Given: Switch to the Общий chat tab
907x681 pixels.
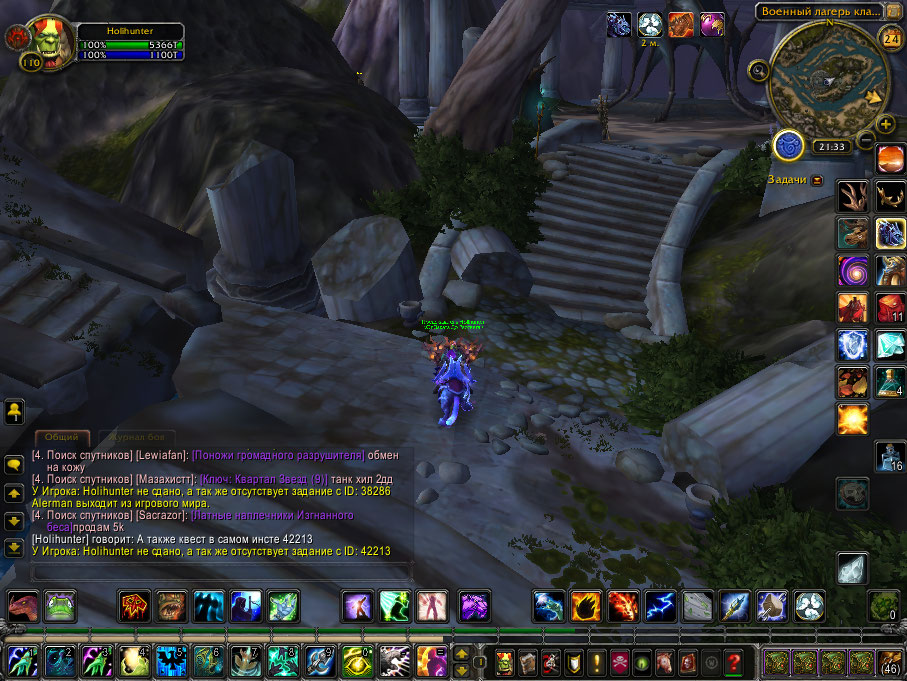Looking at the screenshot, I should coord(62,438).
